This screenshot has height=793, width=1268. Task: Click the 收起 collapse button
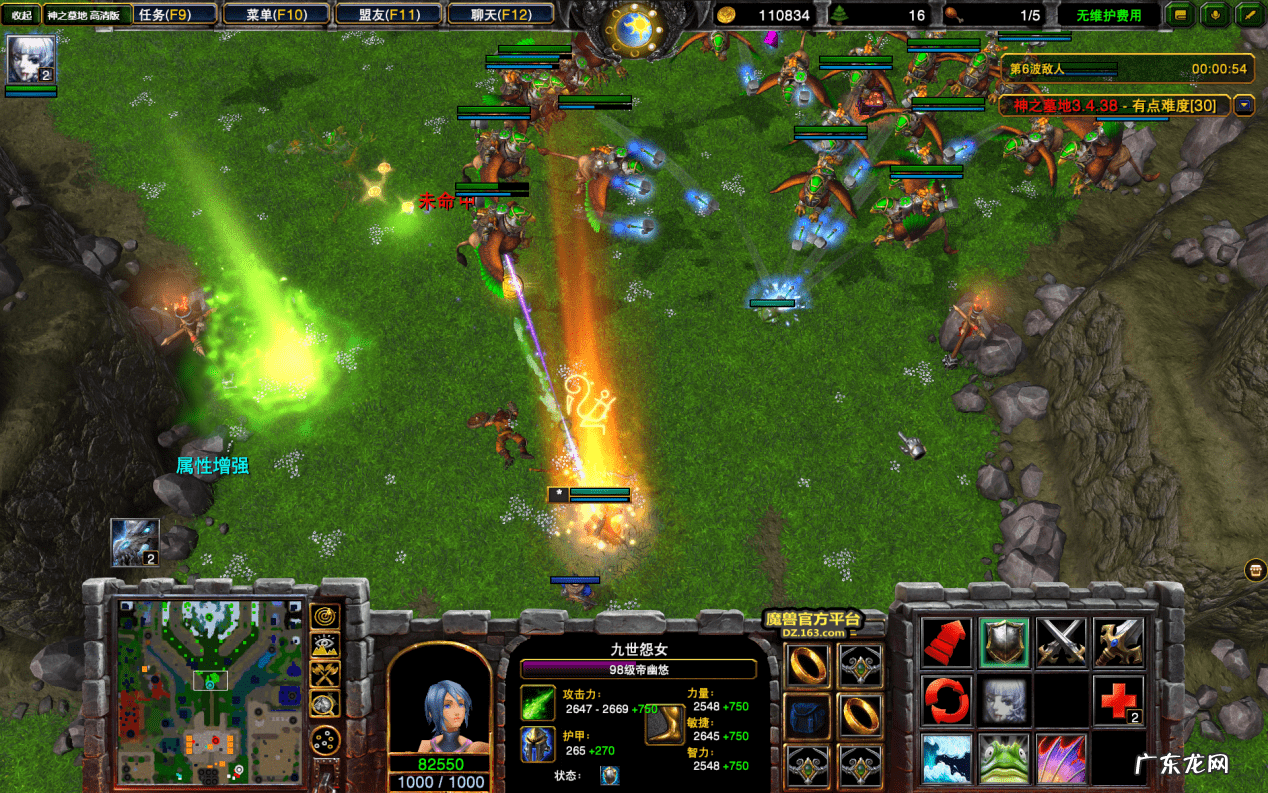point(21,15)
